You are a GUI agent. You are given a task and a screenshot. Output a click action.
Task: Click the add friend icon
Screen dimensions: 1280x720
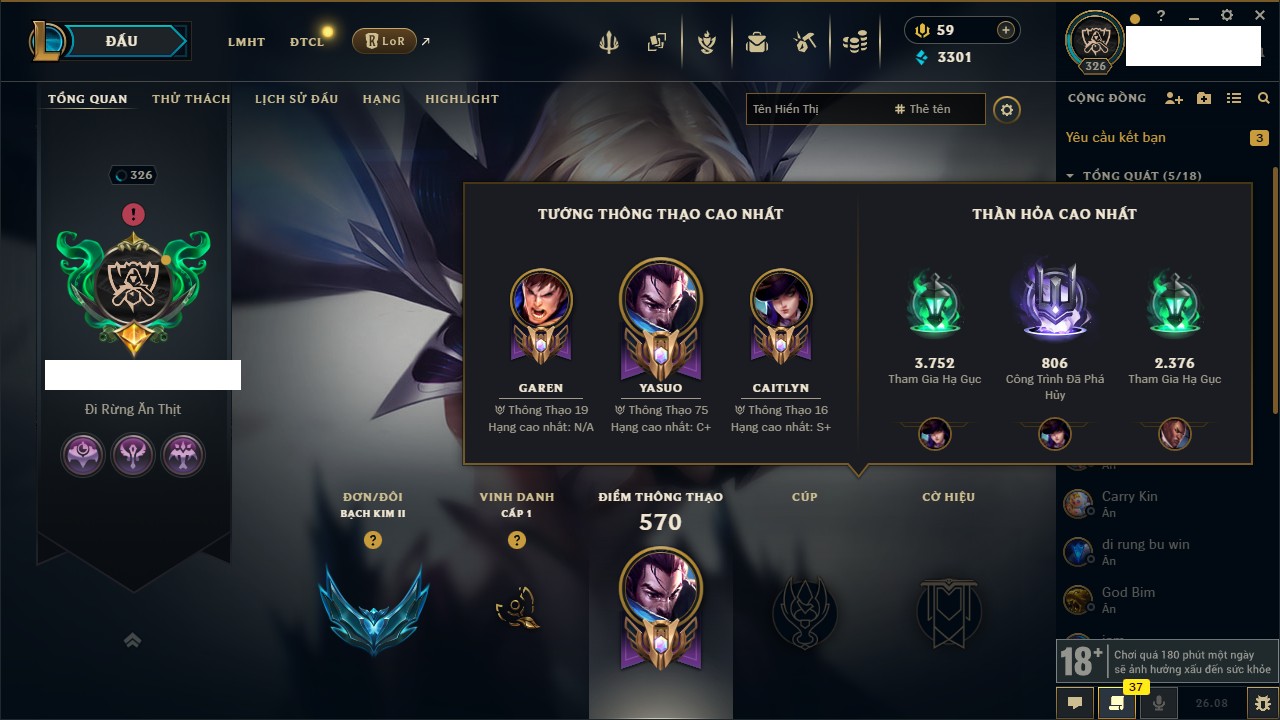1174,98
